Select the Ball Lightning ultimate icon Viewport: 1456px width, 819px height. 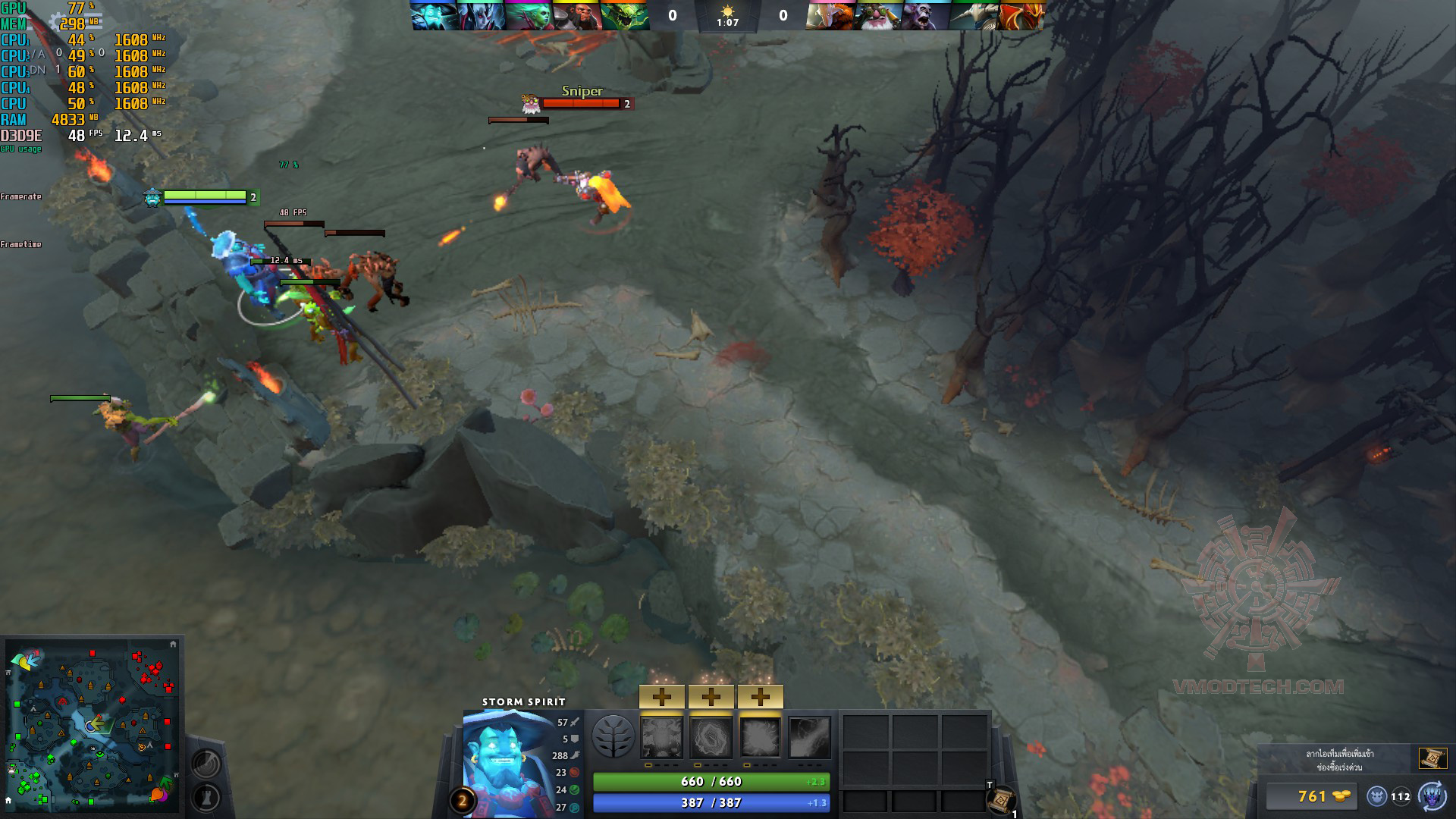(x=809, y=738)
